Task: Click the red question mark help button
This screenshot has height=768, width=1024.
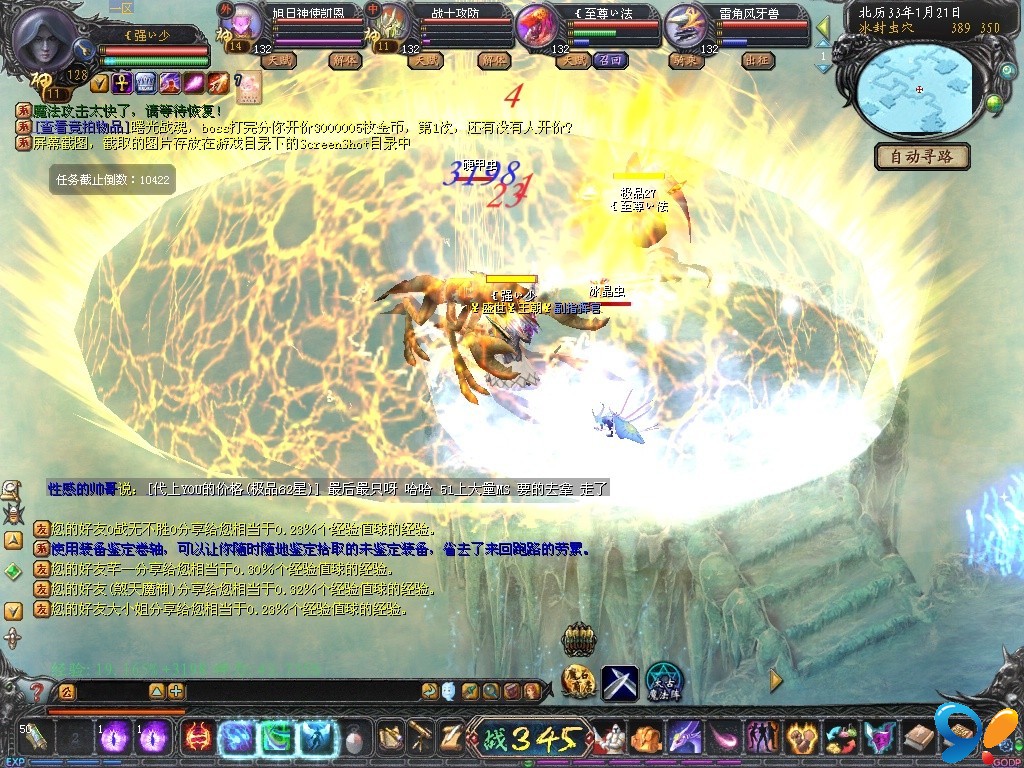Action: [x=37, y=690]
